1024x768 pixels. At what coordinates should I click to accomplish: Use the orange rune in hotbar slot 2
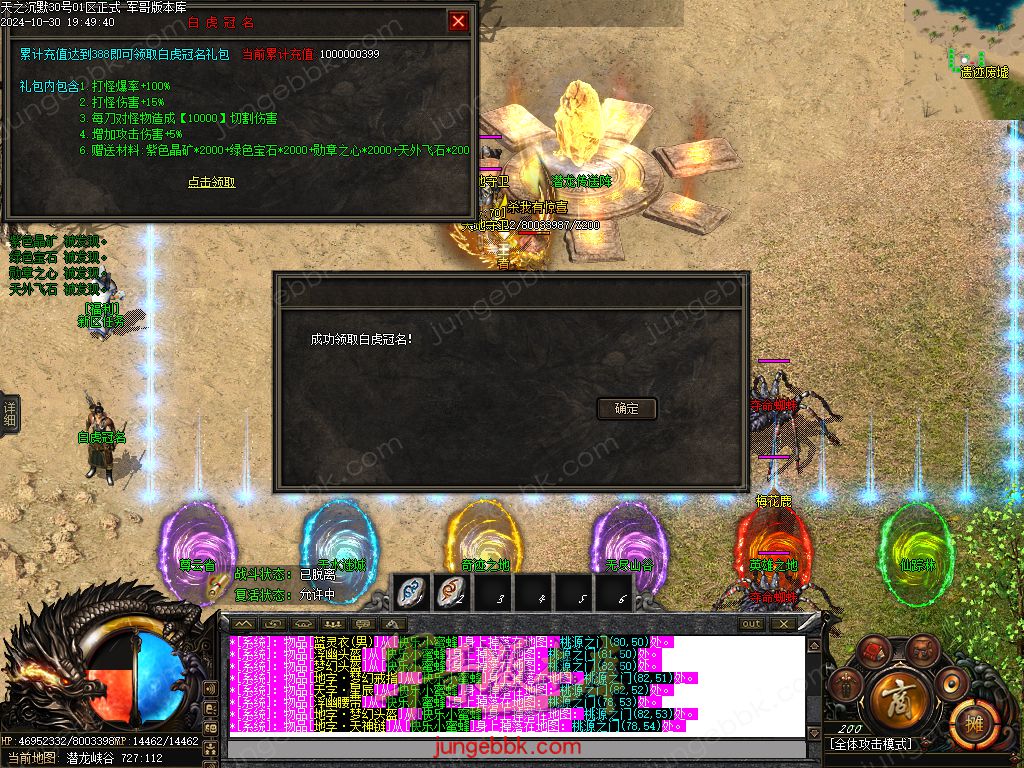point(451,593)
